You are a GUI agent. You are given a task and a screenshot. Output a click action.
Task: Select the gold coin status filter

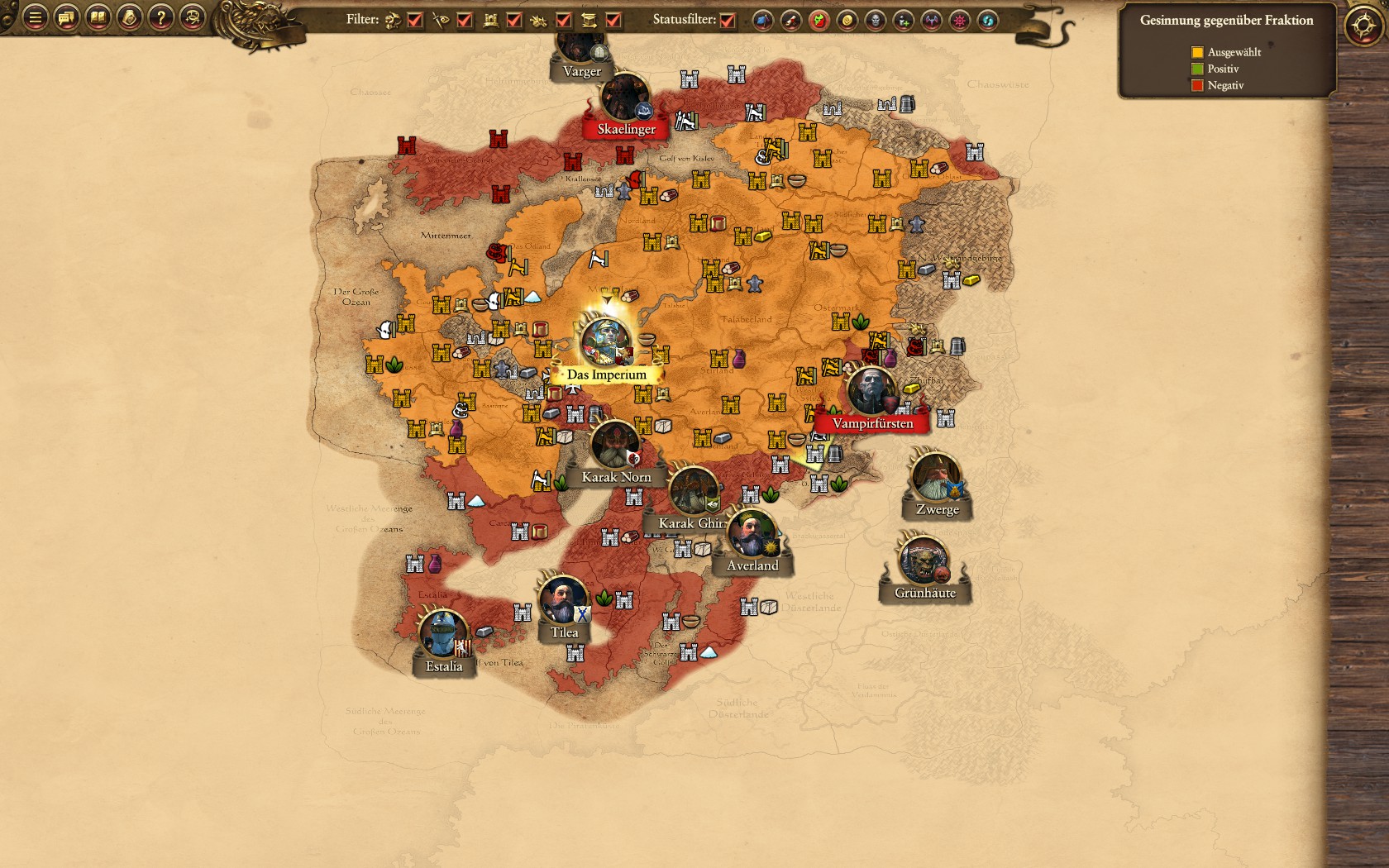click(847, 21)
